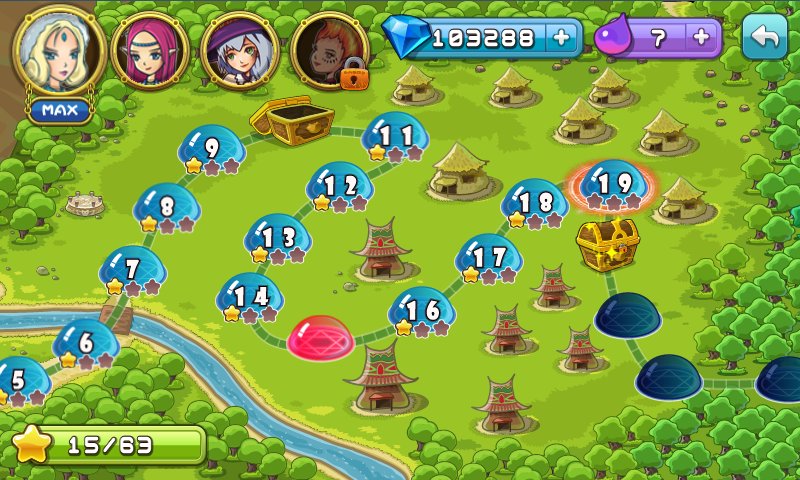Play level 17
Image resolution: width=800 pixels, height=480 pixels.
(x=488, y=258)
